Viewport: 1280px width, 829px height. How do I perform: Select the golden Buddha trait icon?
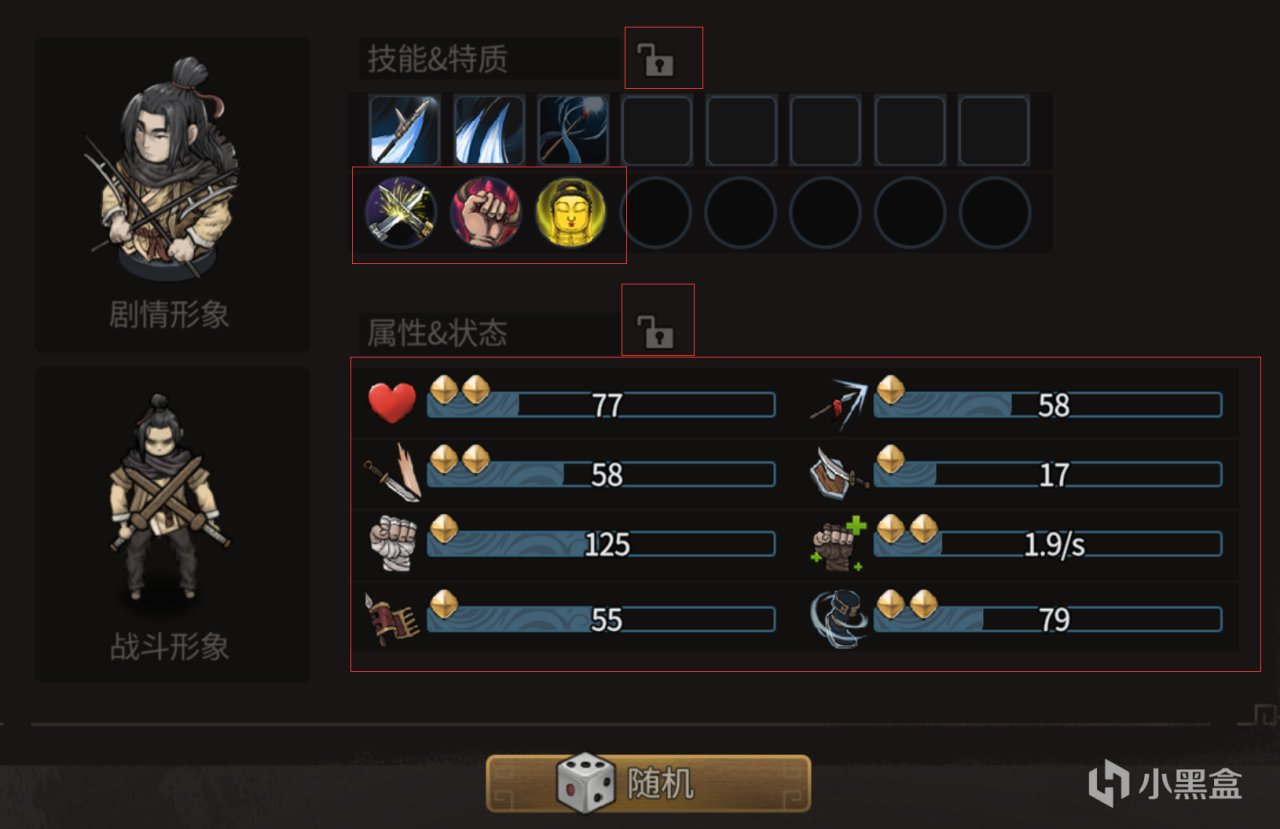click(573, 214)
